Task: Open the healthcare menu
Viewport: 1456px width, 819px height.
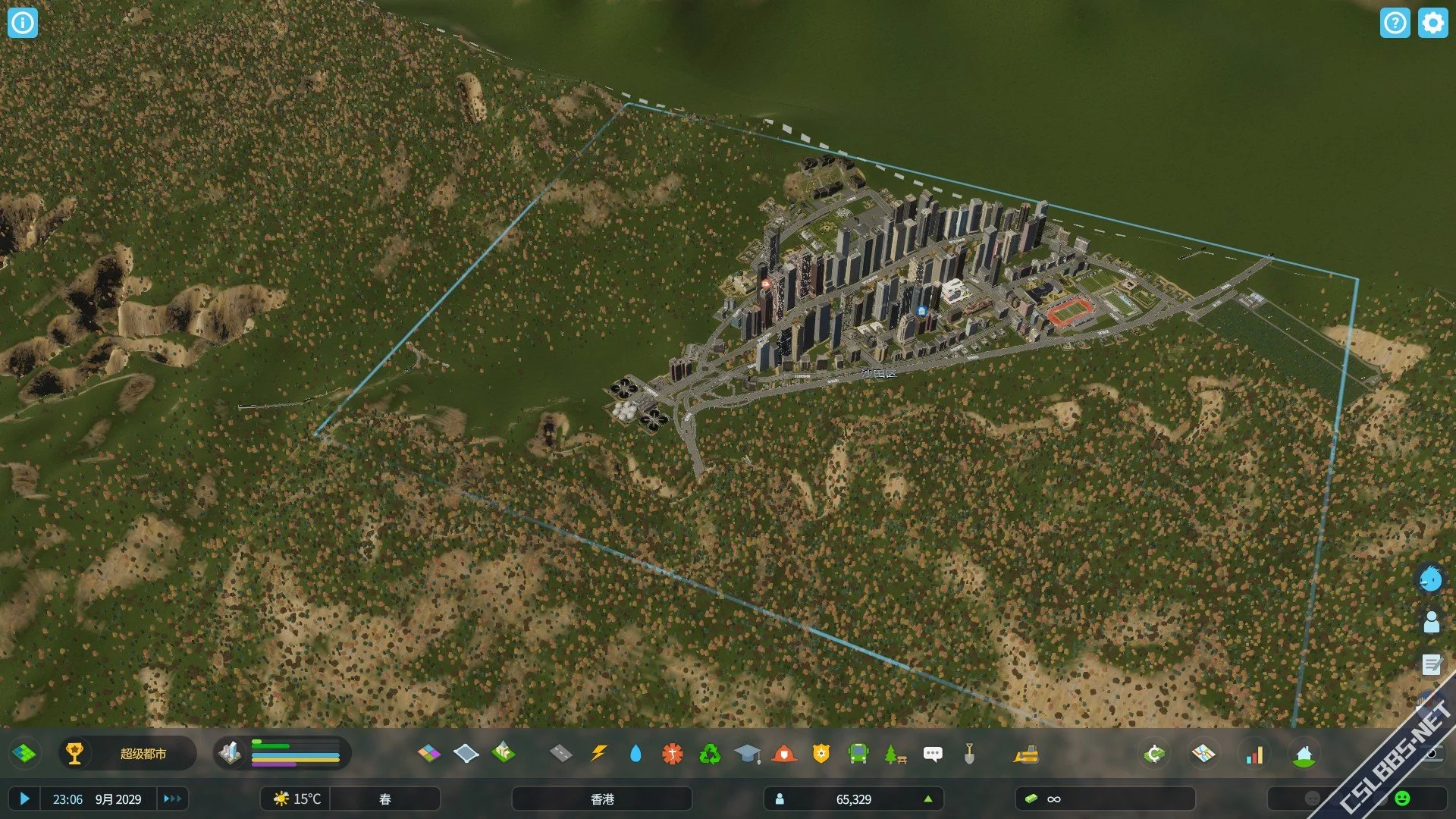Action: pos(672,753)
